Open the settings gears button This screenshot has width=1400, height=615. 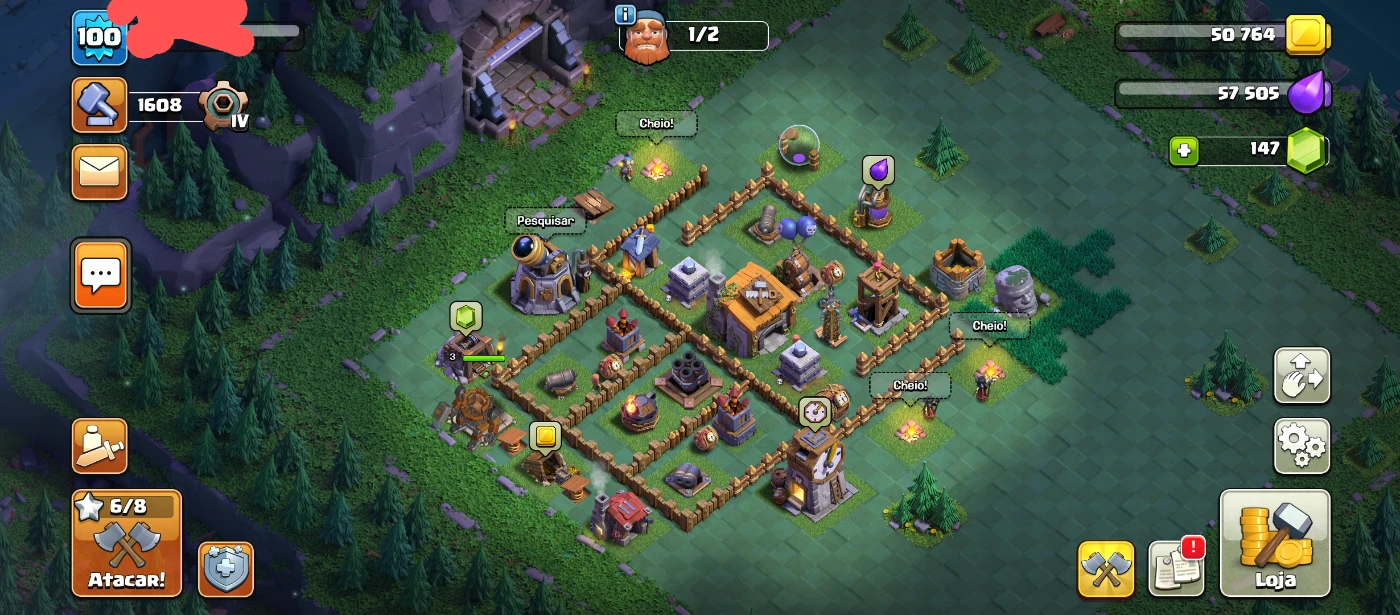coord(1301,446)
